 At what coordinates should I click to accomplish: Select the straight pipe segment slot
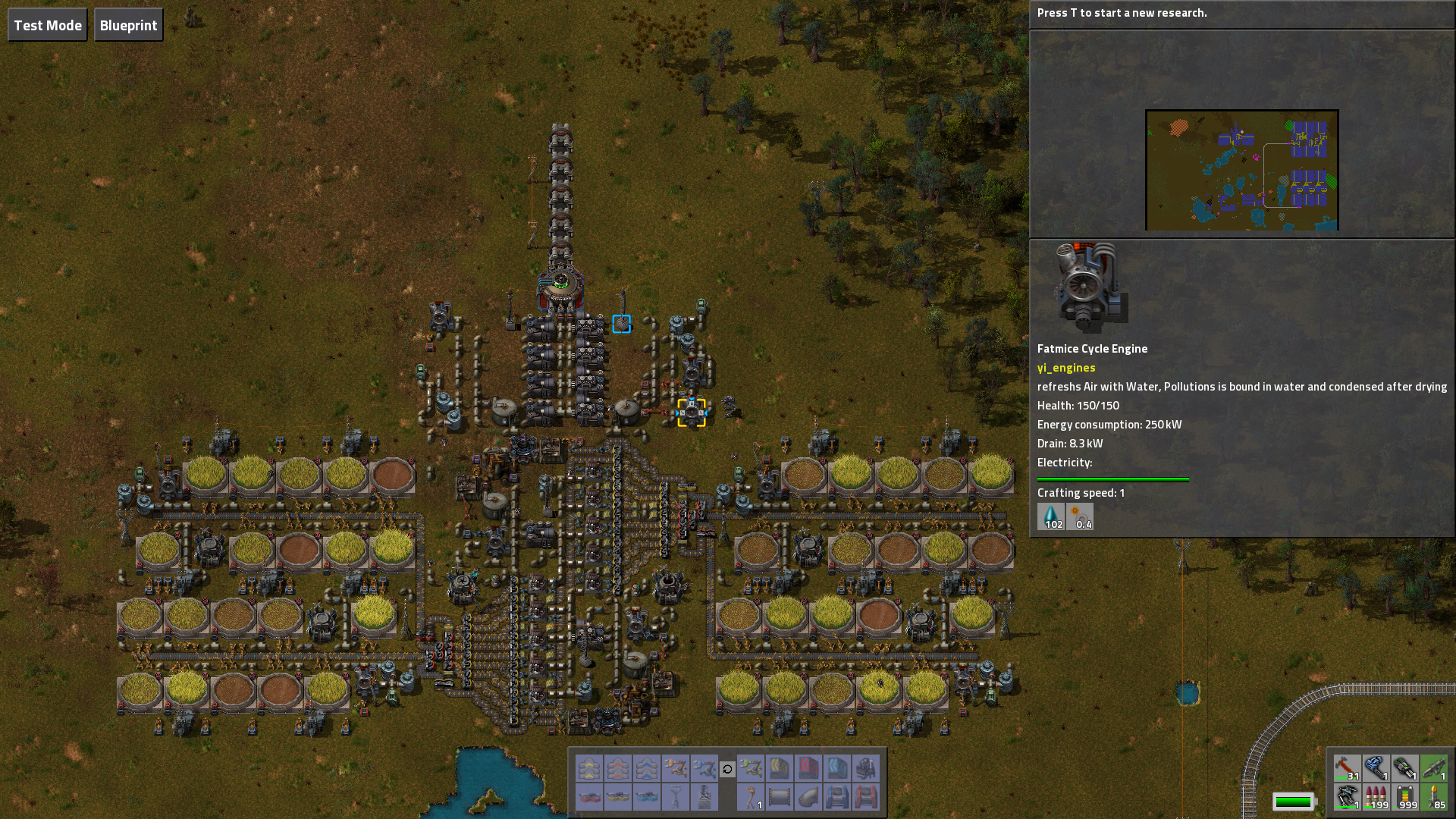click(x=779, y=797)
